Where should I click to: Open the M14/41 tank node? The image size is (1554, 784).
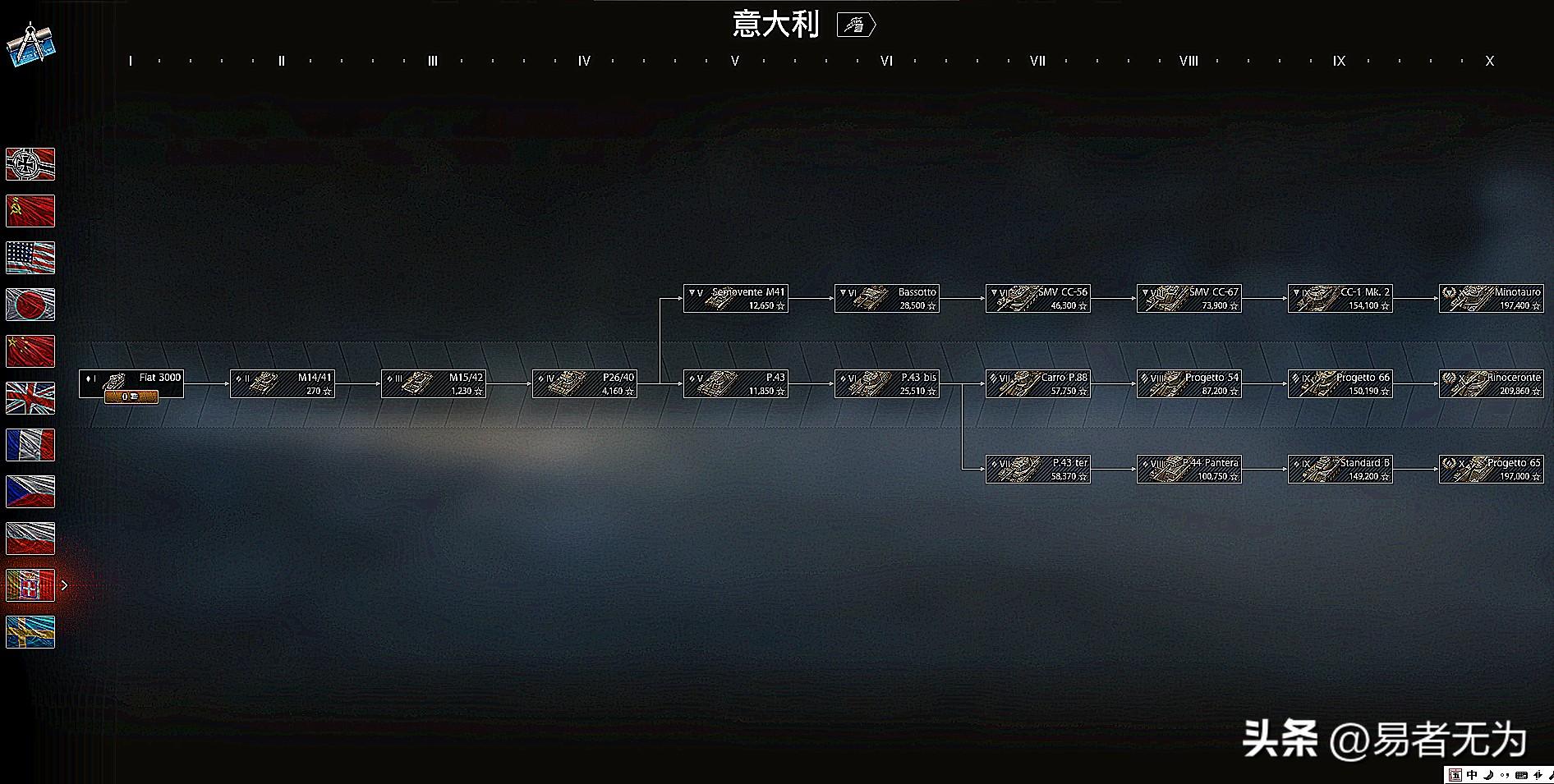coord(283,383)
